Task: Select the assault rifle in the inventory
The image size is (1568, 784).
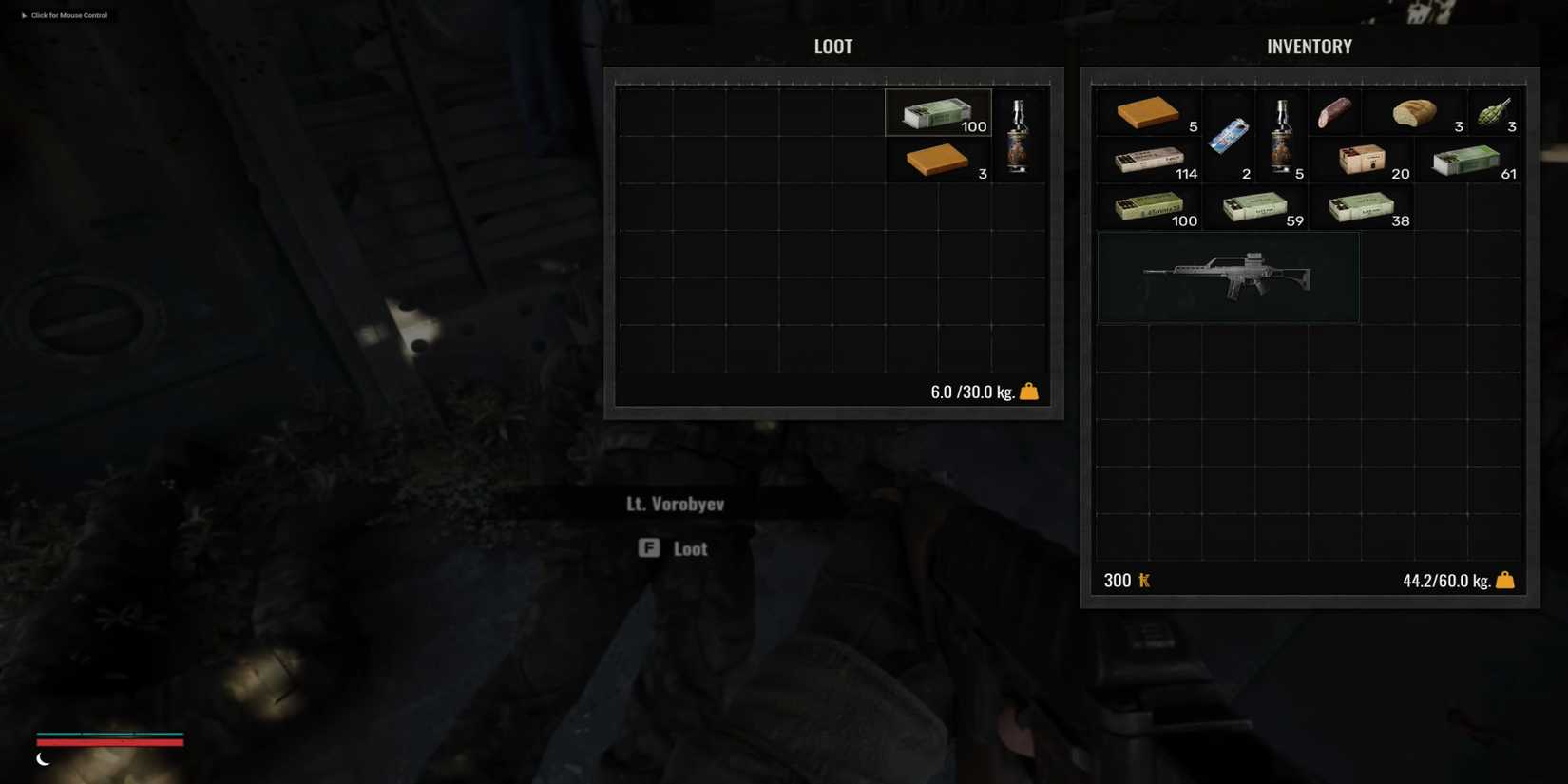Action: tap(1228, 277)
